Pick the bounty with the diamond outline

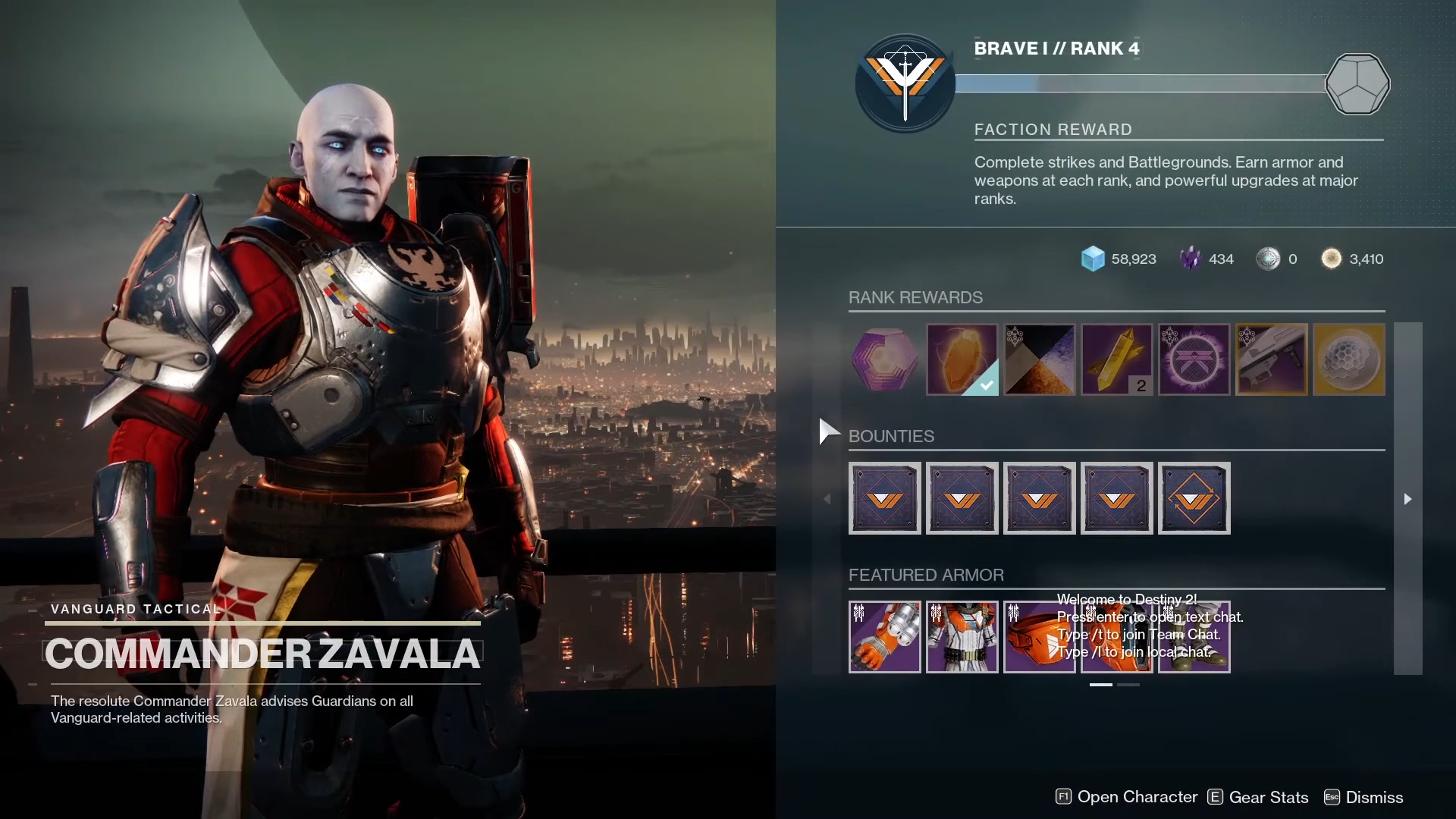coord(1194,498)
